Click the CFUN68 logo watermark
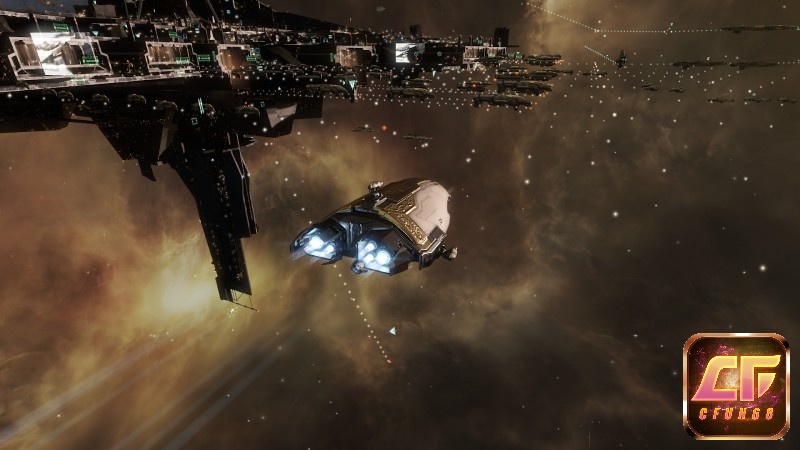800x450 pixels. point(736,386)
